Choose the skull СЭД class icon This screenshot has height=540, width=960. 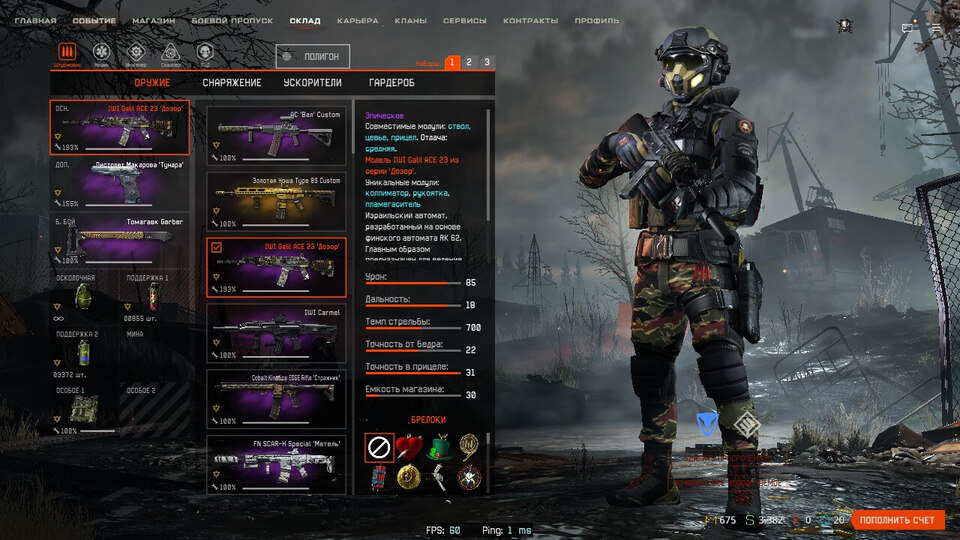(203, 52)
